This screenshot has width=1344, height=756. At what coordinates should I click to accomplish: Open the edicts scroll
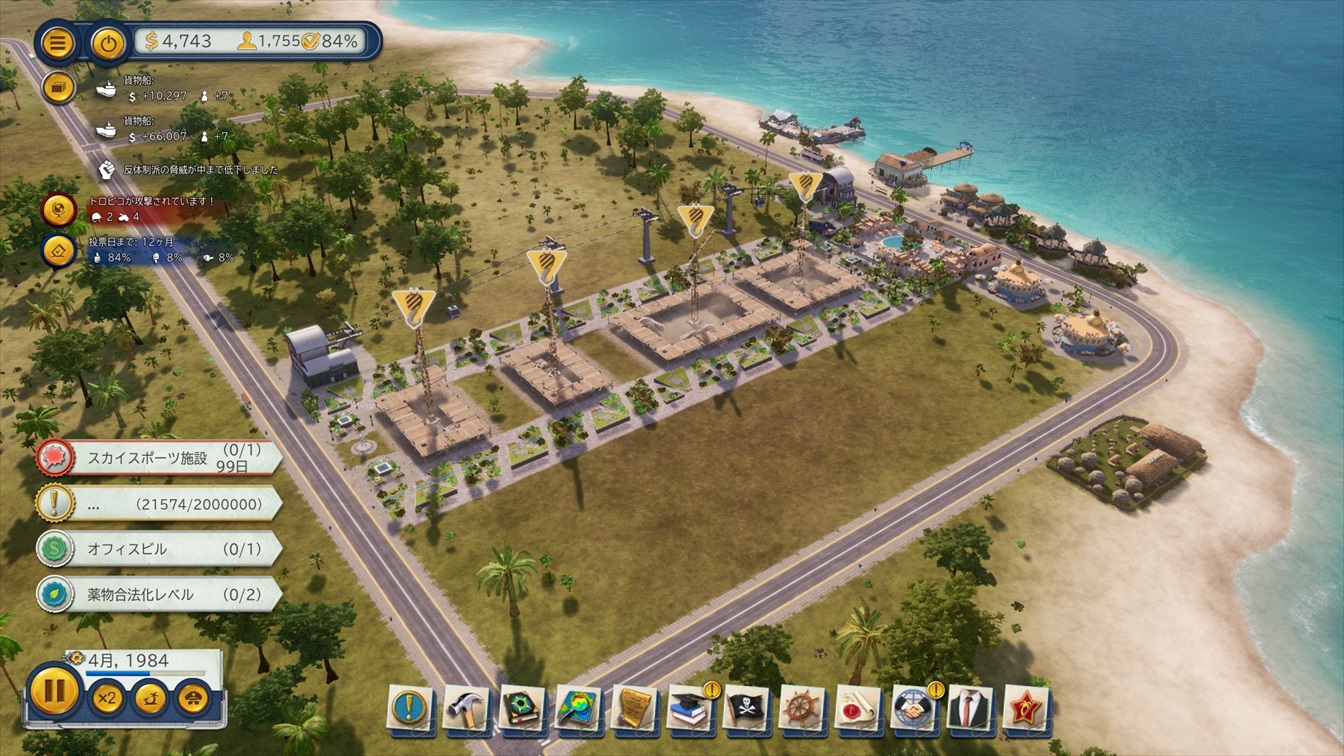tap(634, 707)
